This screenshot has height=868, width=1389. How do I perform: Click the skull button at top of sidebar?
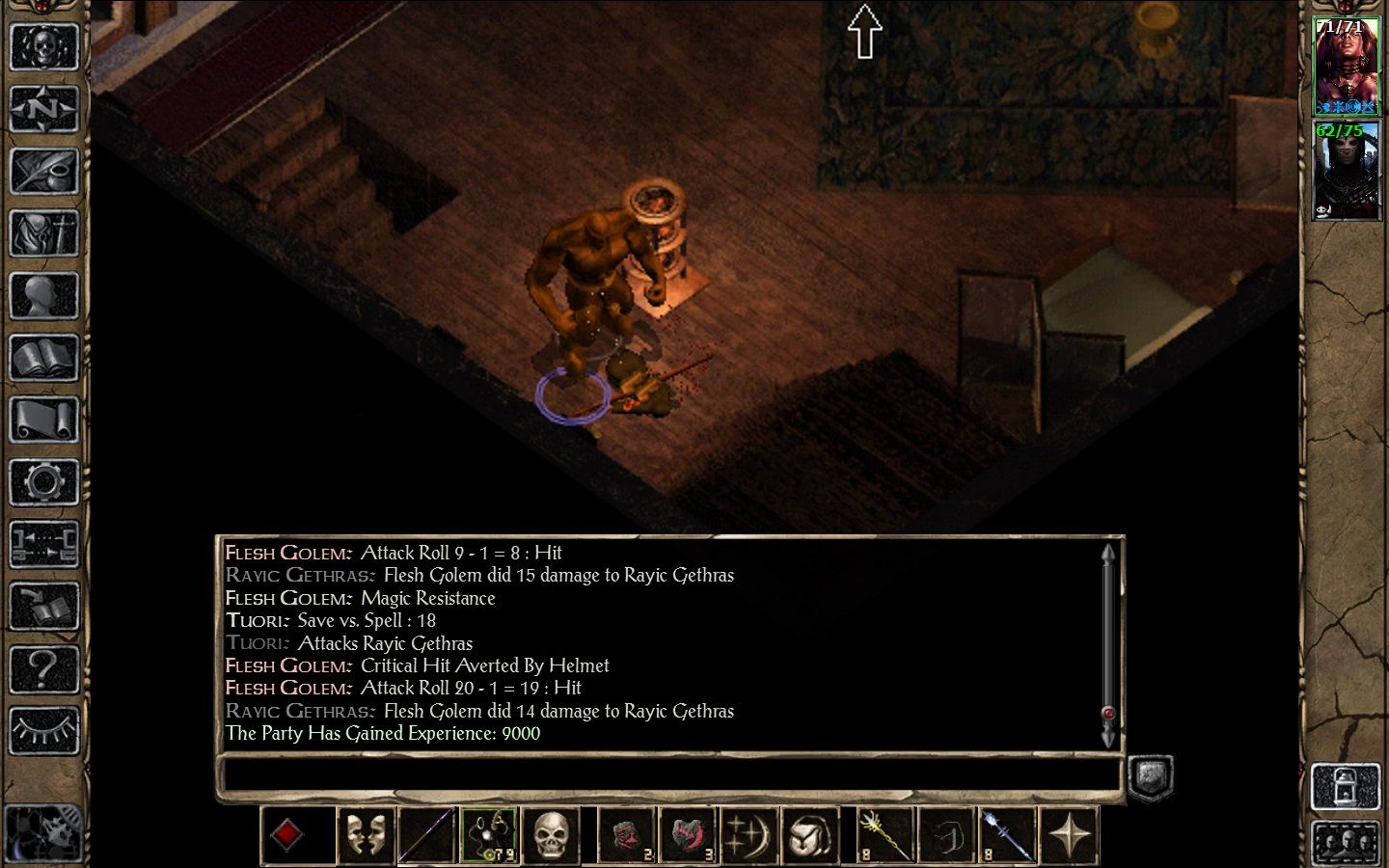43,46
